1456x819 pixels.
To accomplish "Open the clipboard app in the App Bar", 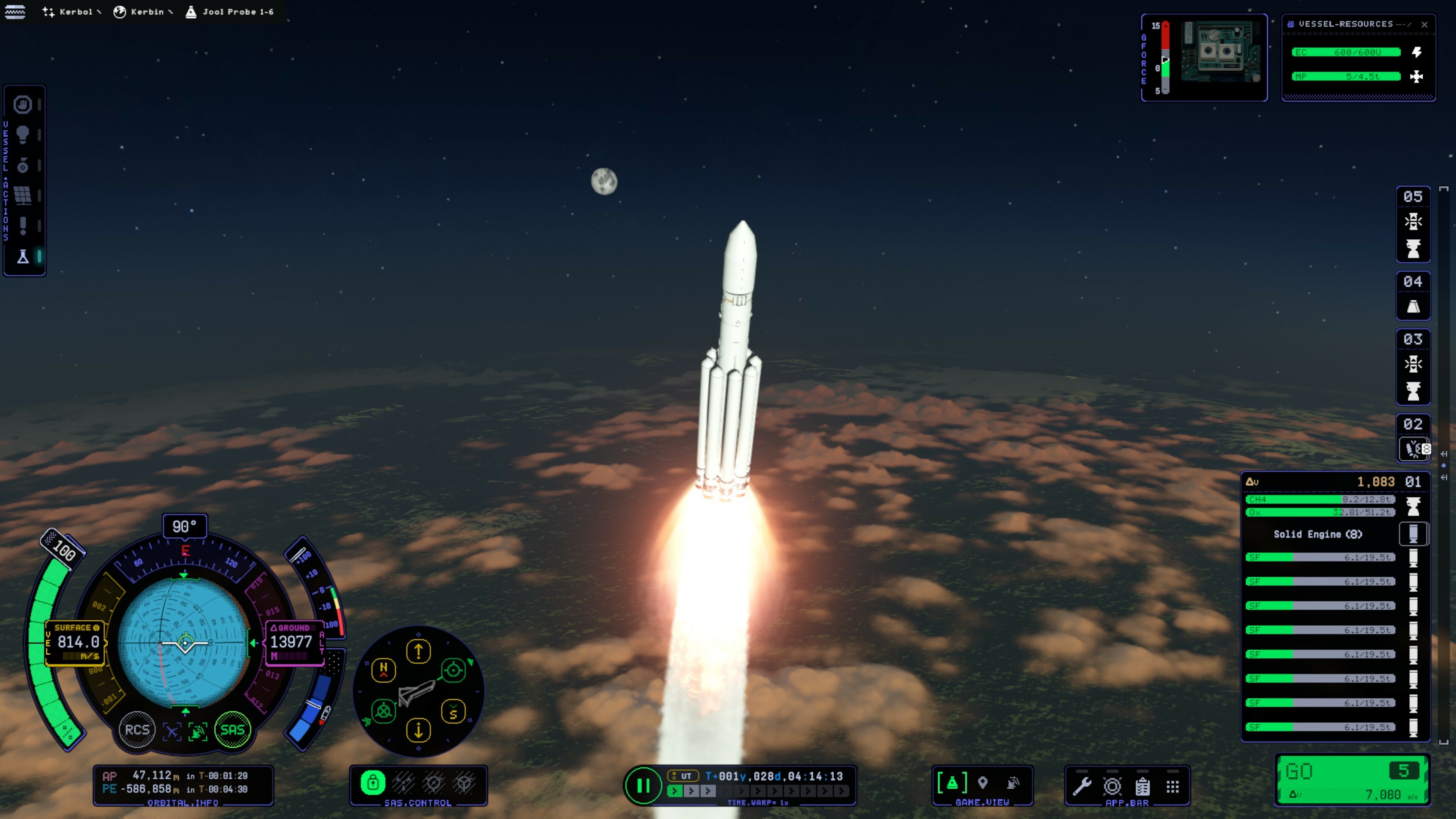I will 1142,786.
